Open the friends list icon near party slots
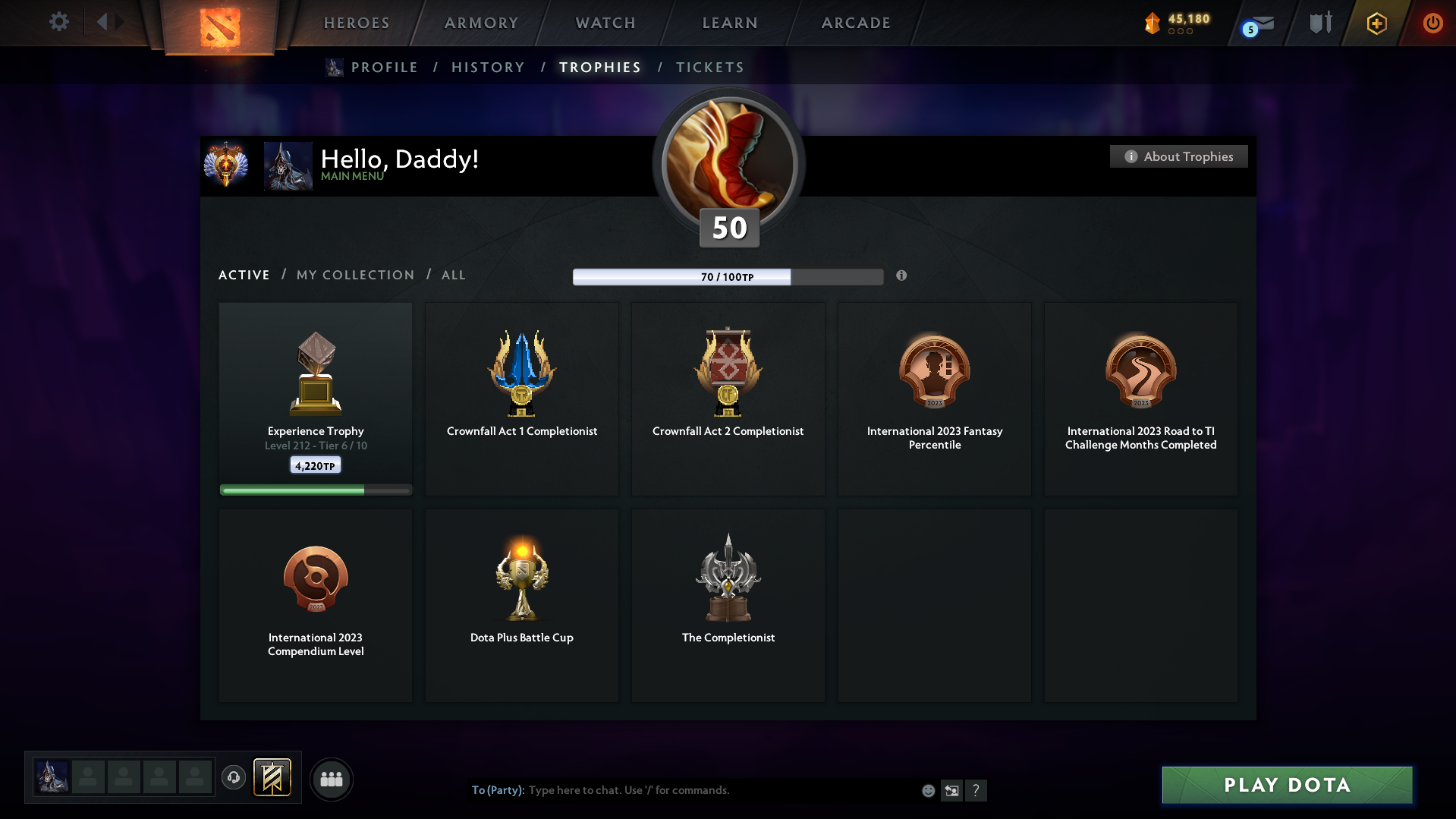 pyautogui.click(x=331, y=779)
